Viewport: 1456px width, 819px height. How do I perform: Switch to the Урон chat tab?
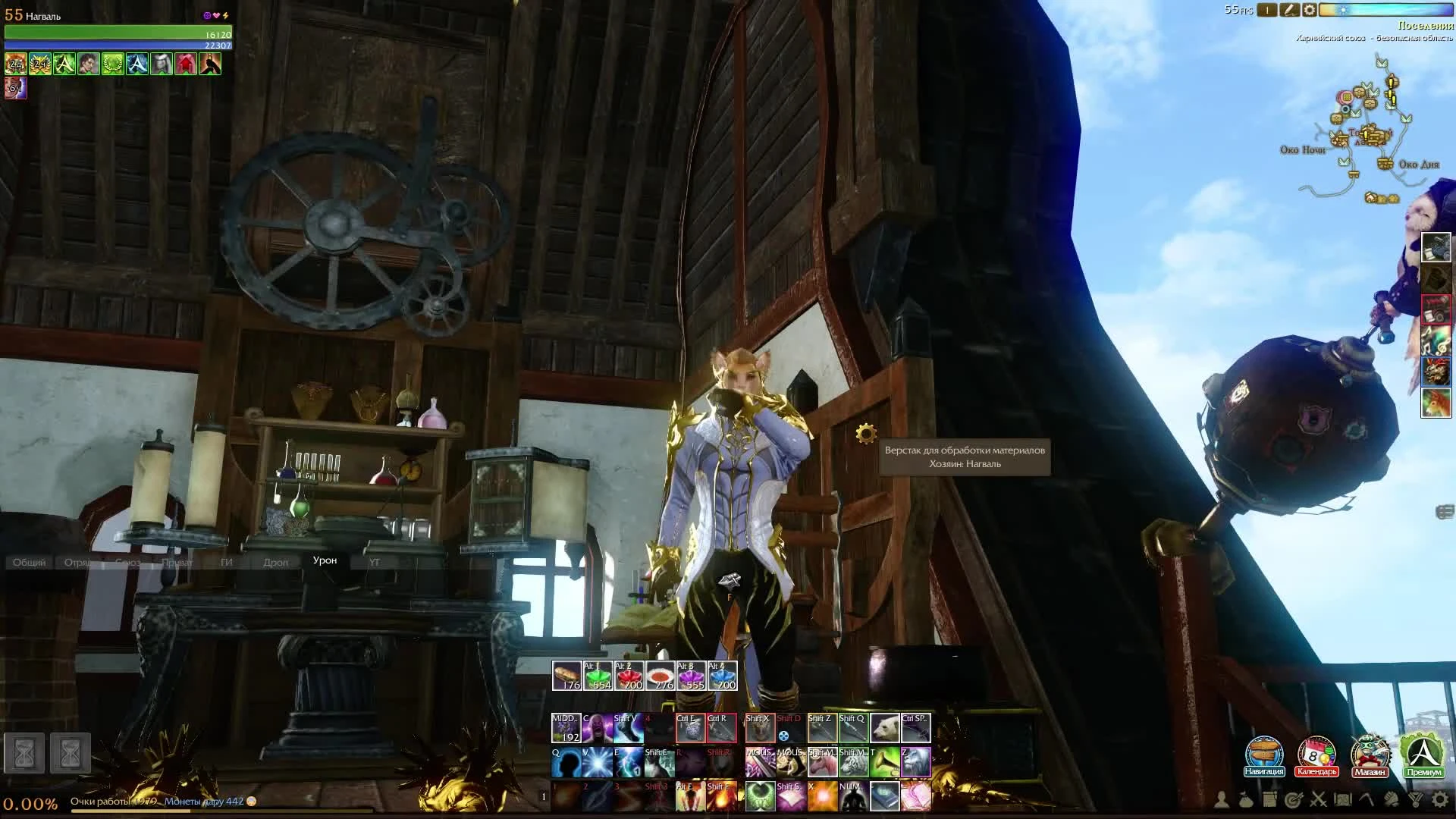(x=325, y=561)
